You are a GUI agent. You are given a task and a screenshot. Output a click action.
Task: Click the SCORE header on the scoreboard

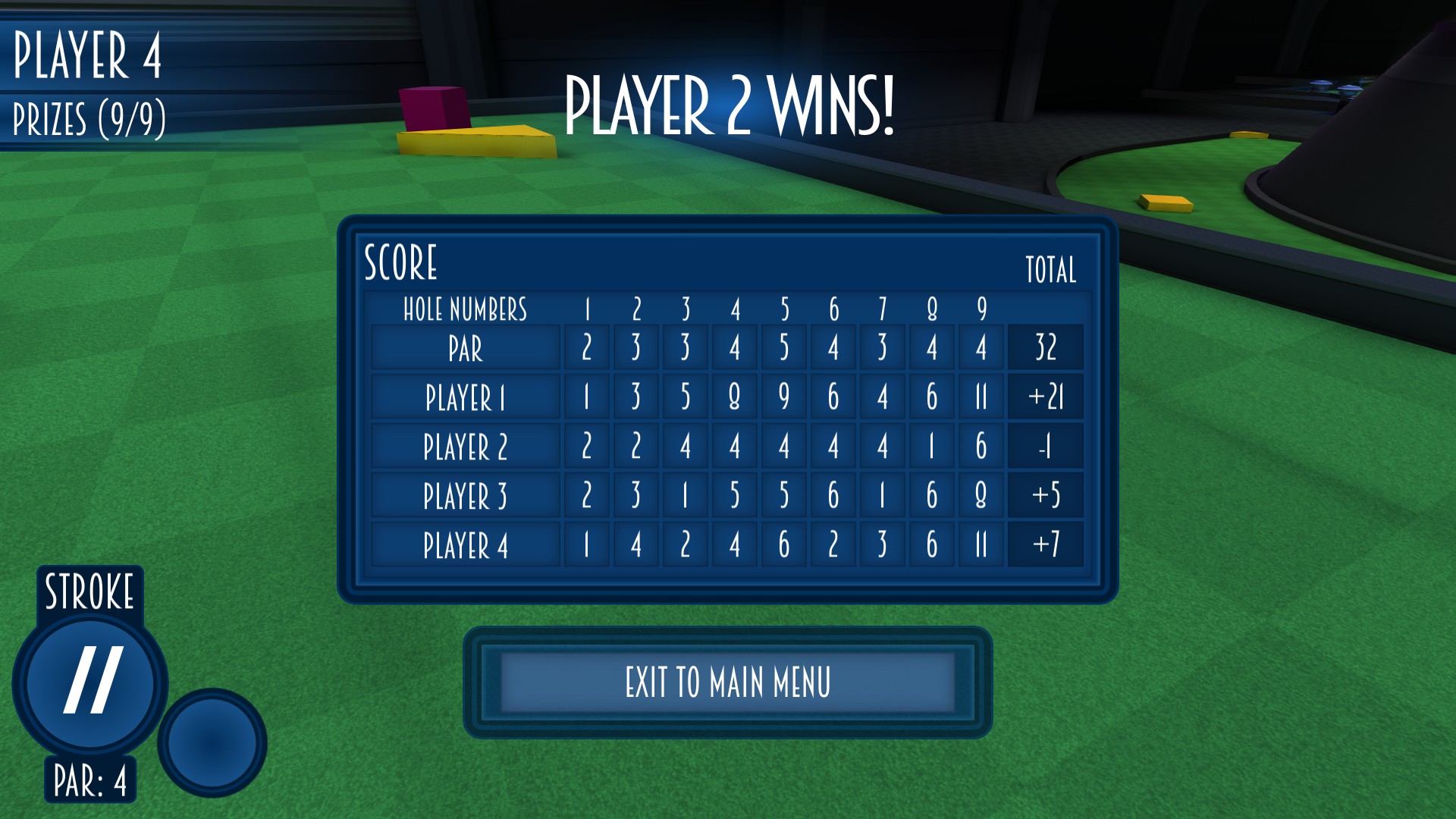[x=400, y=262]
